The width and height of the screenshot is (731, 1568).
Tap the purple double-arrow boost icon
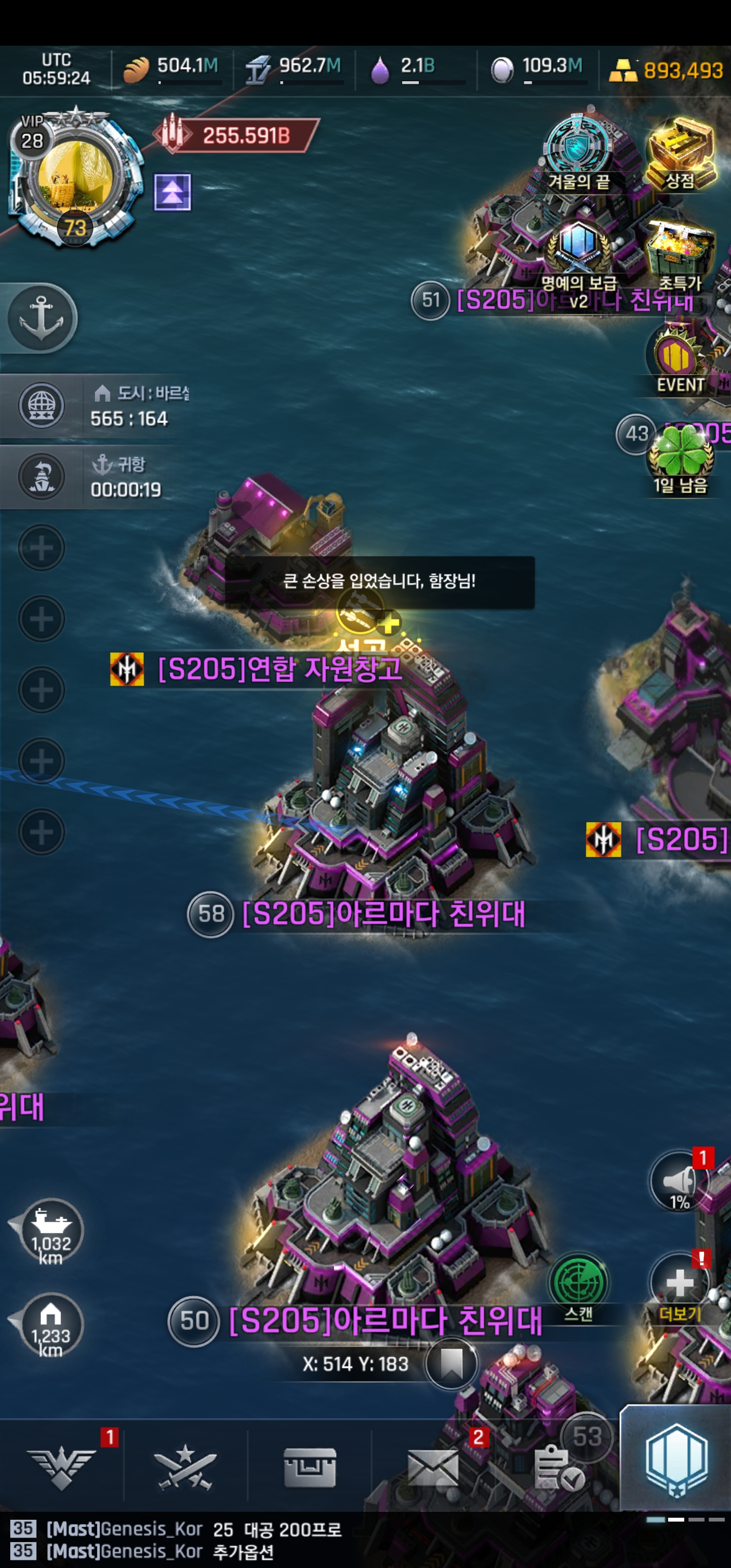pyautogui.click(x=172, y=192)
